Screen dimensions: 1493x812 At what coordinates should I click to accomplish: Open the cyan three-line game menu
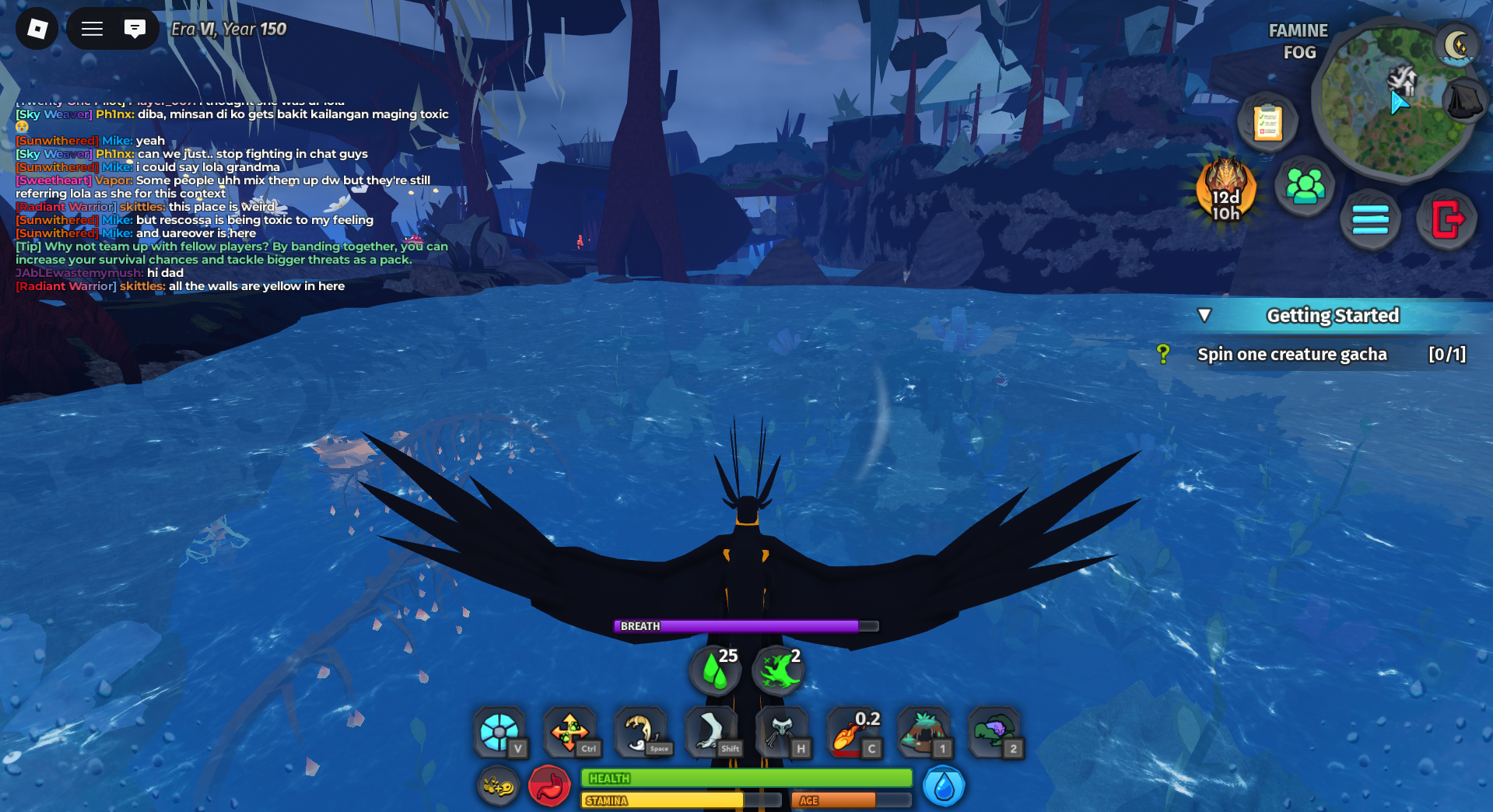pos(1370,219)
